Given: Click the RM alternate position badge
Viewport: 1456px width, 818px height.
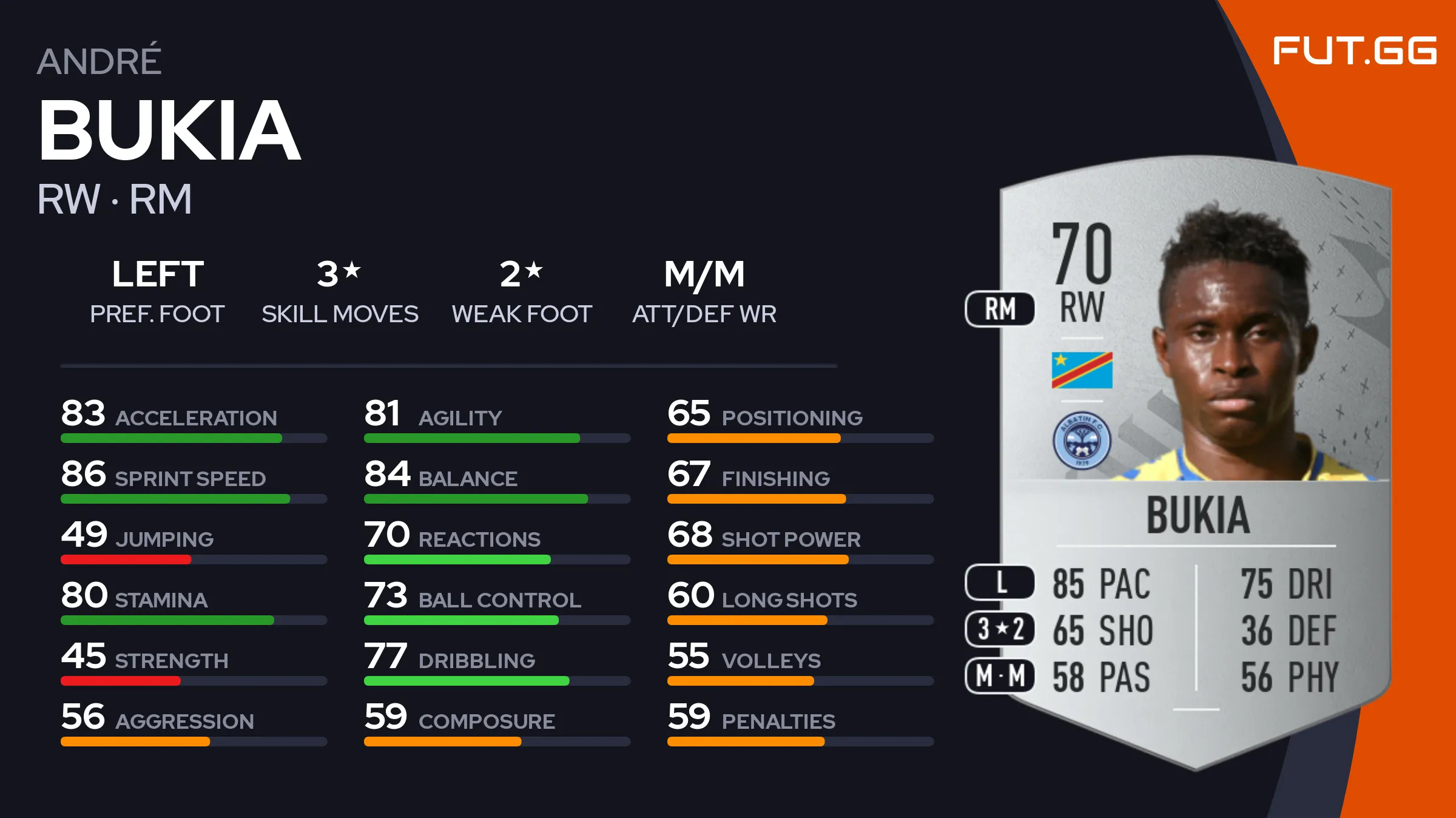Looking at the screenshot, I should [1000, 309].
